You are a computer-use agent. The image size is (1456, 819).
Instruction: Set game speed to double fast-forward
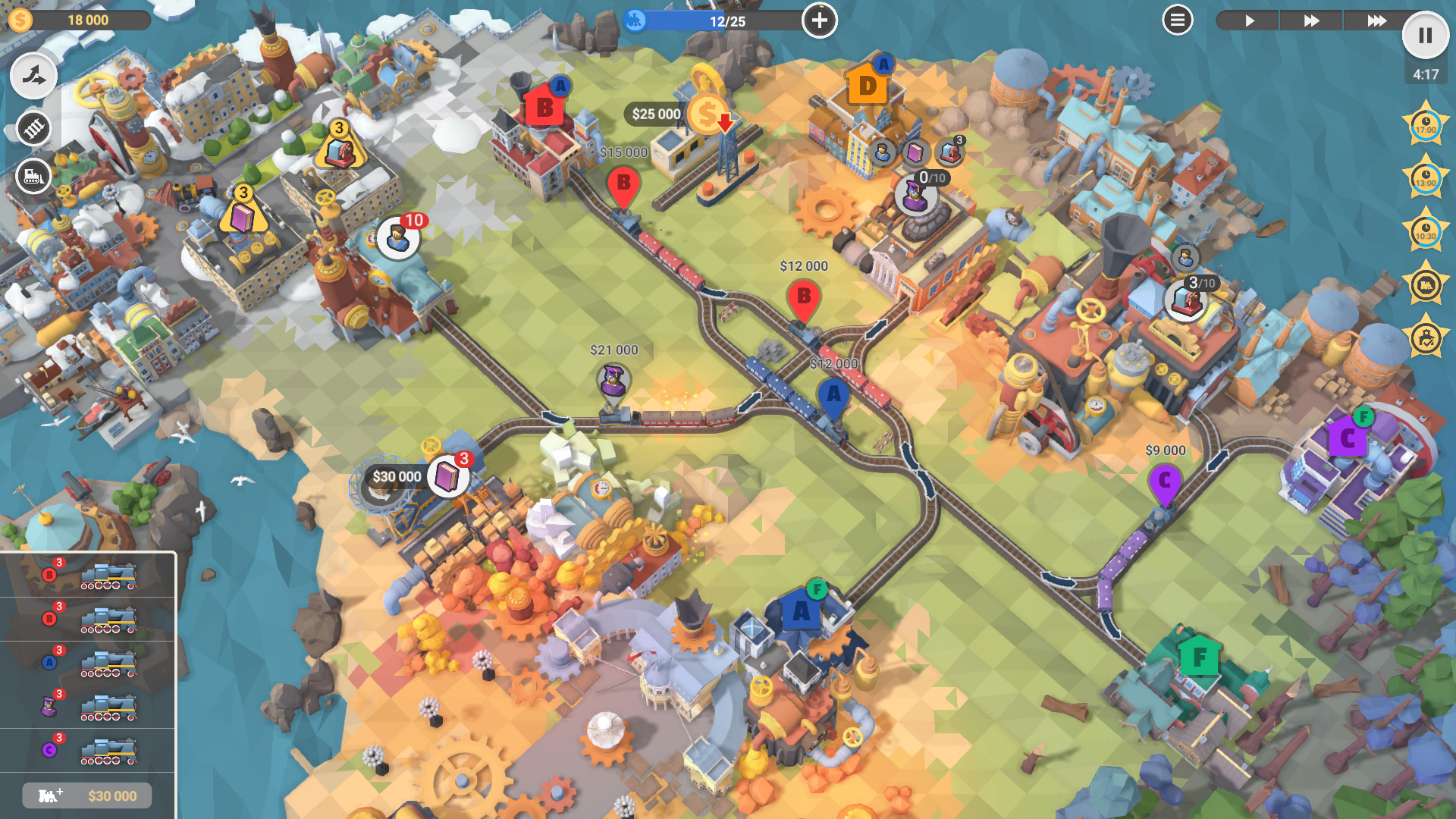click(x=1311, y=20)
